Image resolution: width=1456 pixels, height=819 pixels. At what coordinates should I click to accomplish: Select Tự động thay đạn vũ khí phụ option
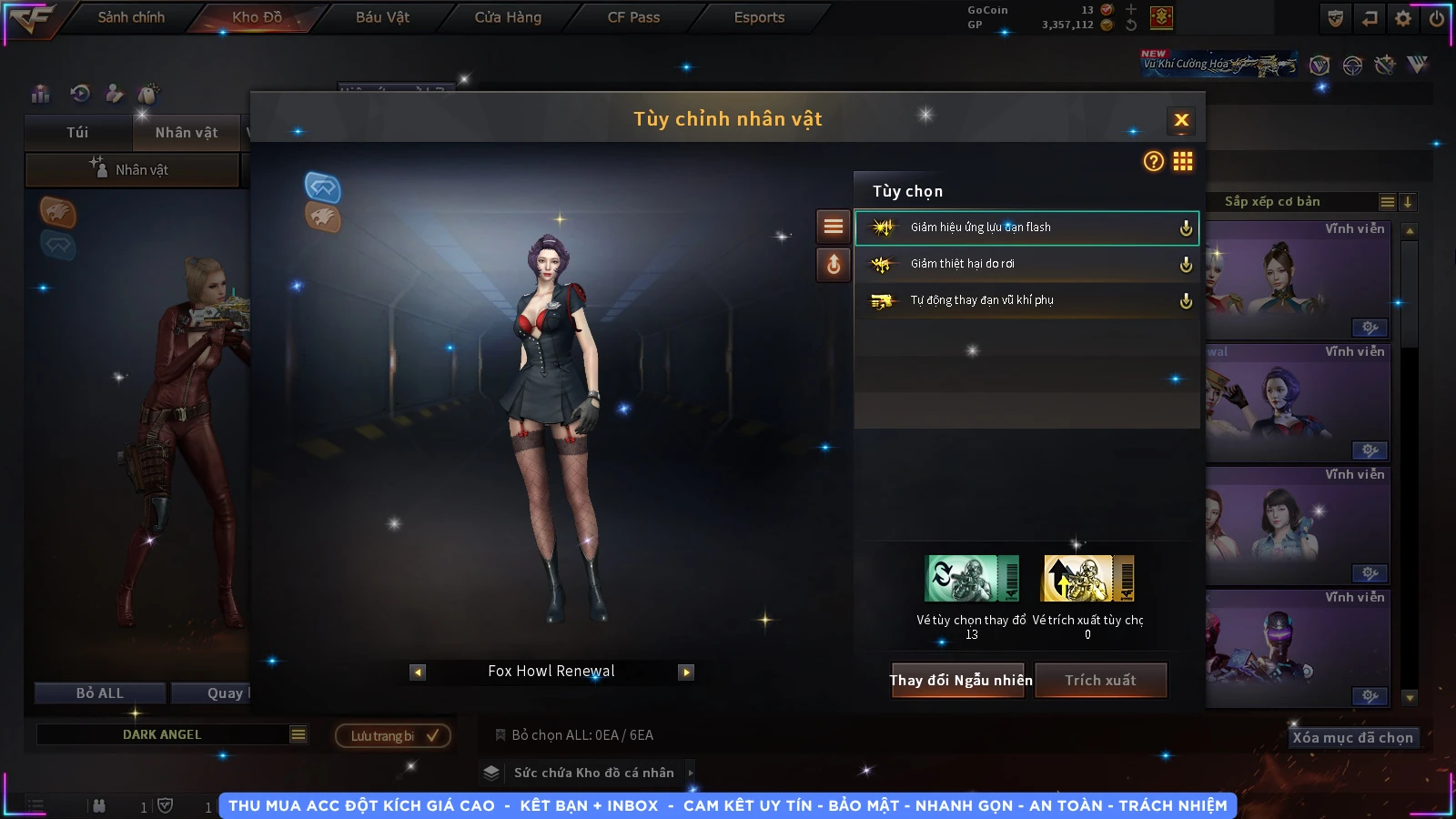[x=1026, y=300]
